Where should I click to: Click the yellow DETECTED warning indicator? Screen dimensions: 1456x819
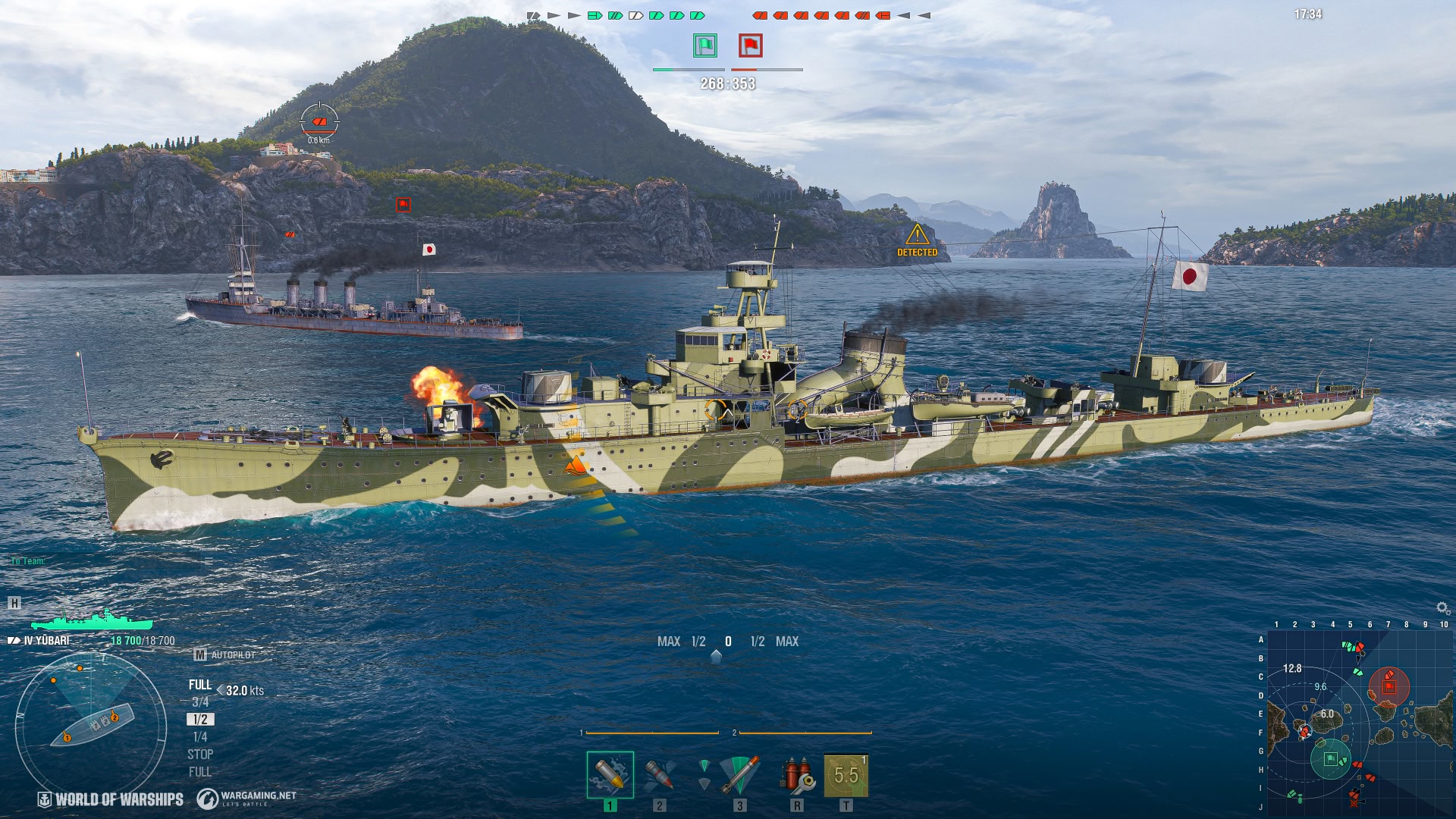tap(918, 240)
